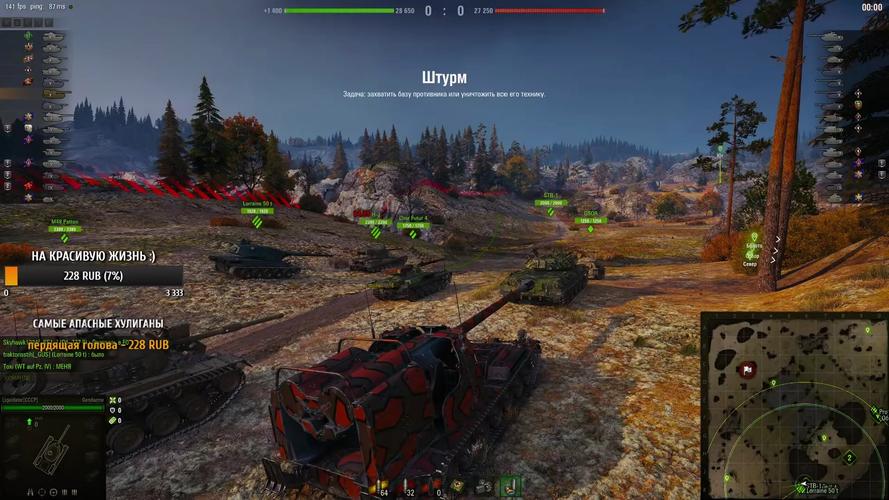889x500 pixels.
Task: Switch to the shell slot with 32 rounds
Action: click(x=410, y=485)
